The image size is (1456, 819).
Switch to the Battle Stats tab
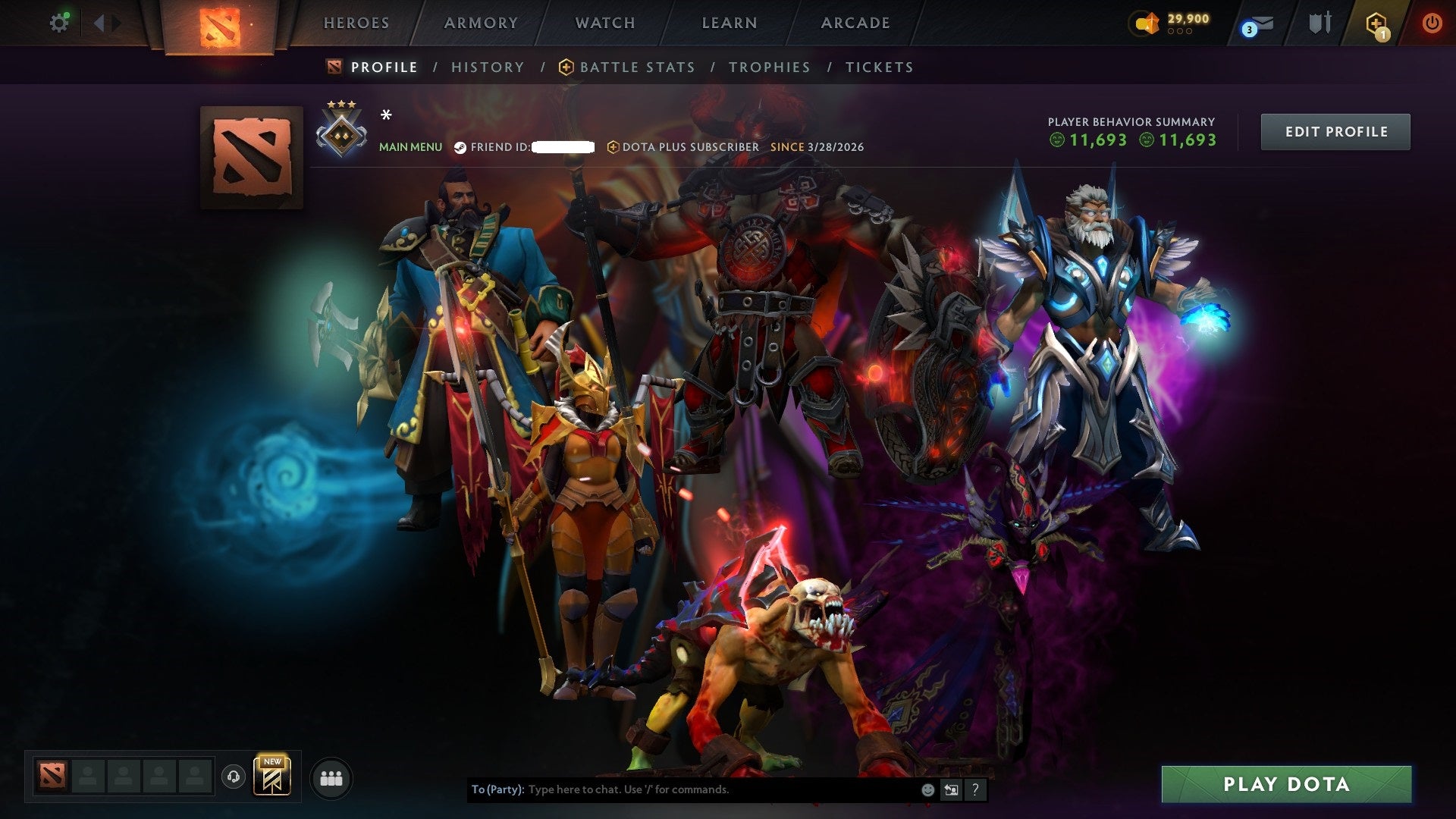pos(635,67)
